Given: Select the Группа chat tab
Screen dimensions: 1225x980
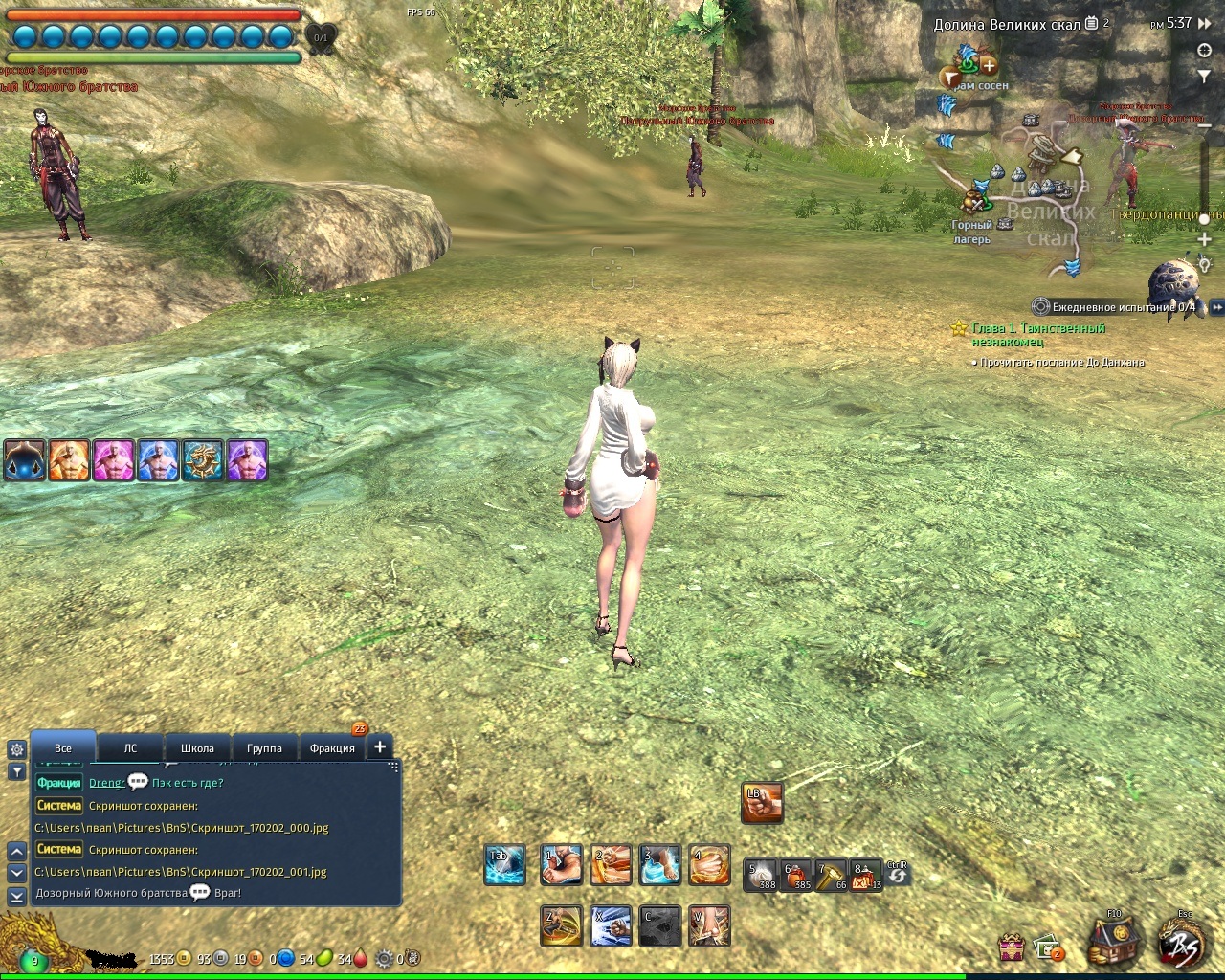Looking at the screenshot, I should 264,748.
